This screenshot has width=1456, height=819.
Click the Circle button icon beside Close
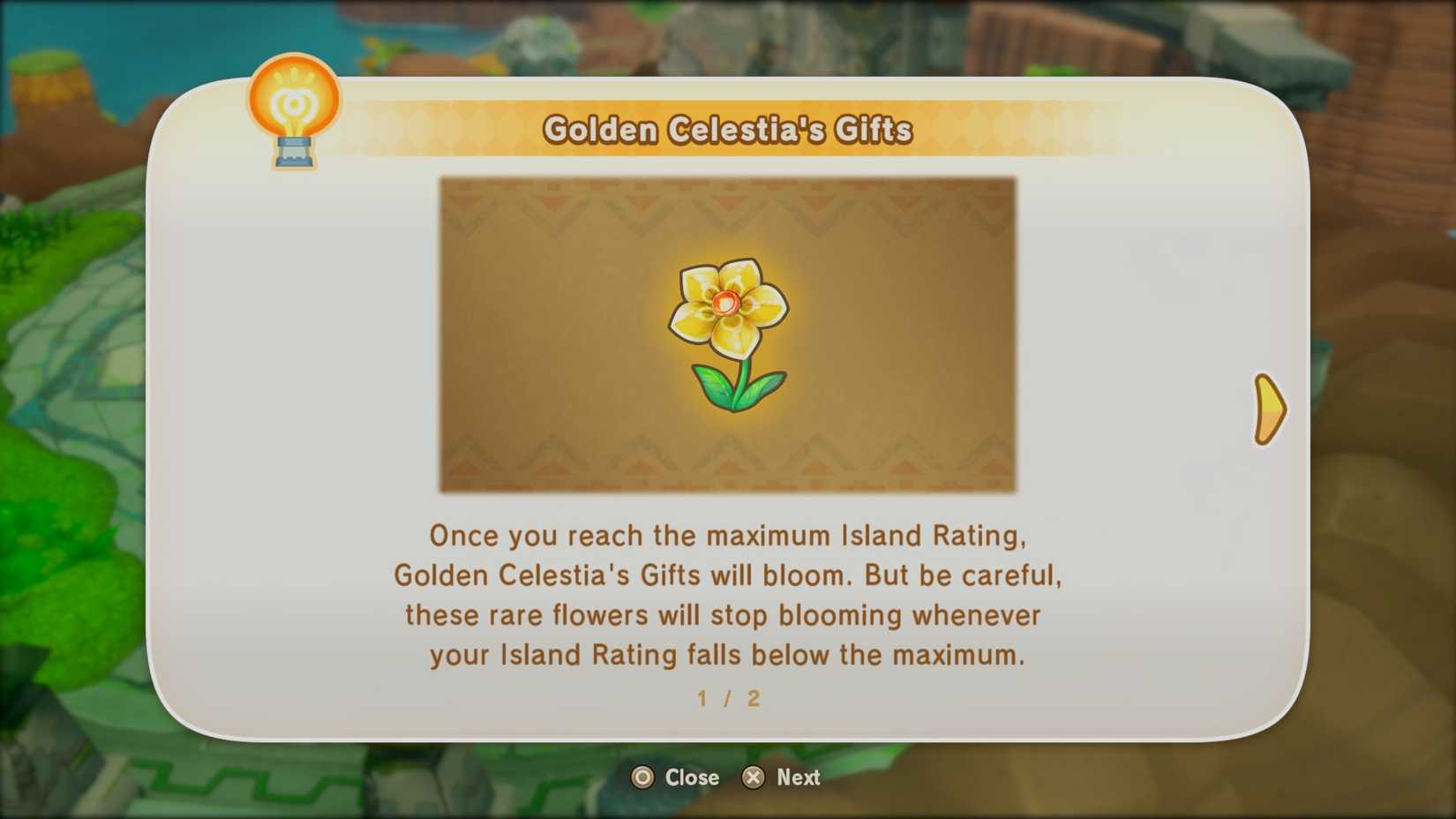(642, 778)
